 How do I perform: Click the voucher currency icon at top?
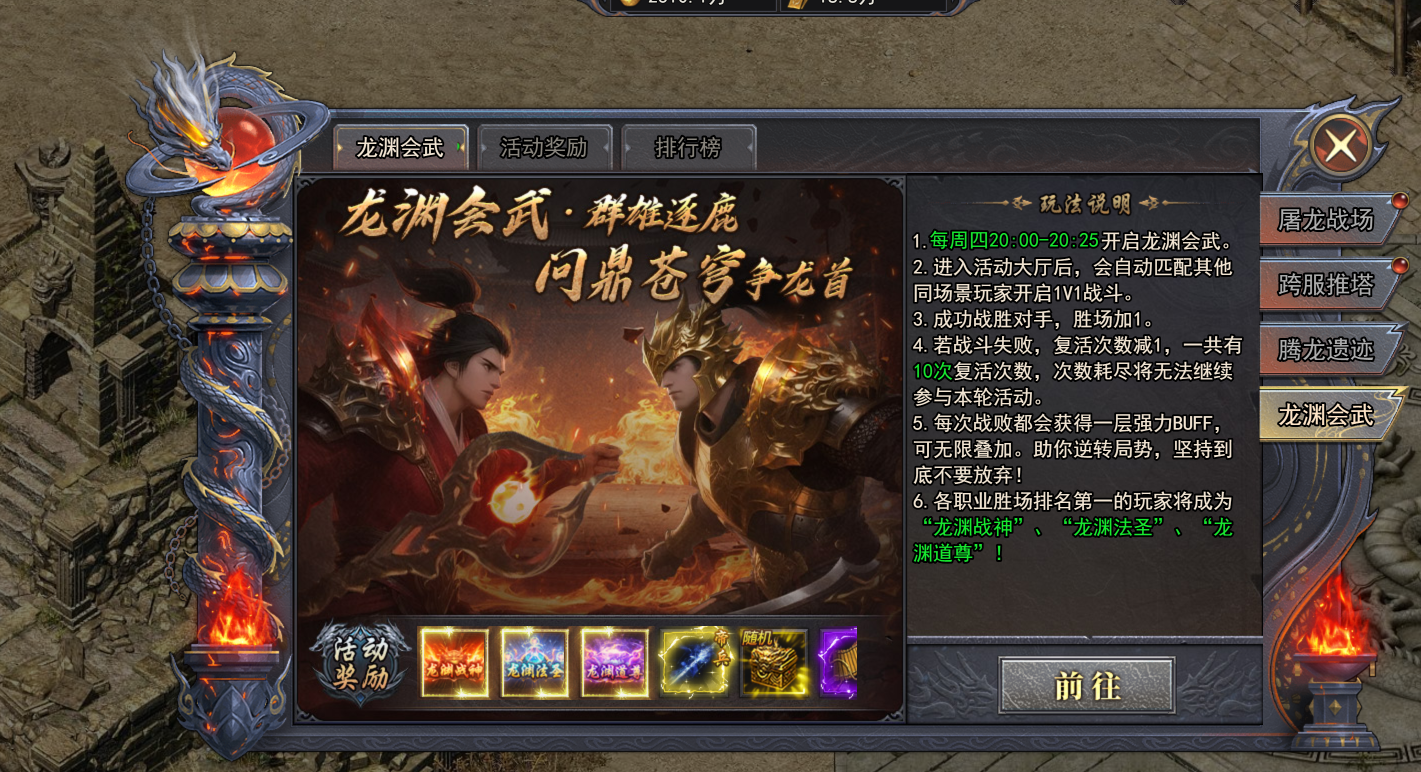pos(795,6)
